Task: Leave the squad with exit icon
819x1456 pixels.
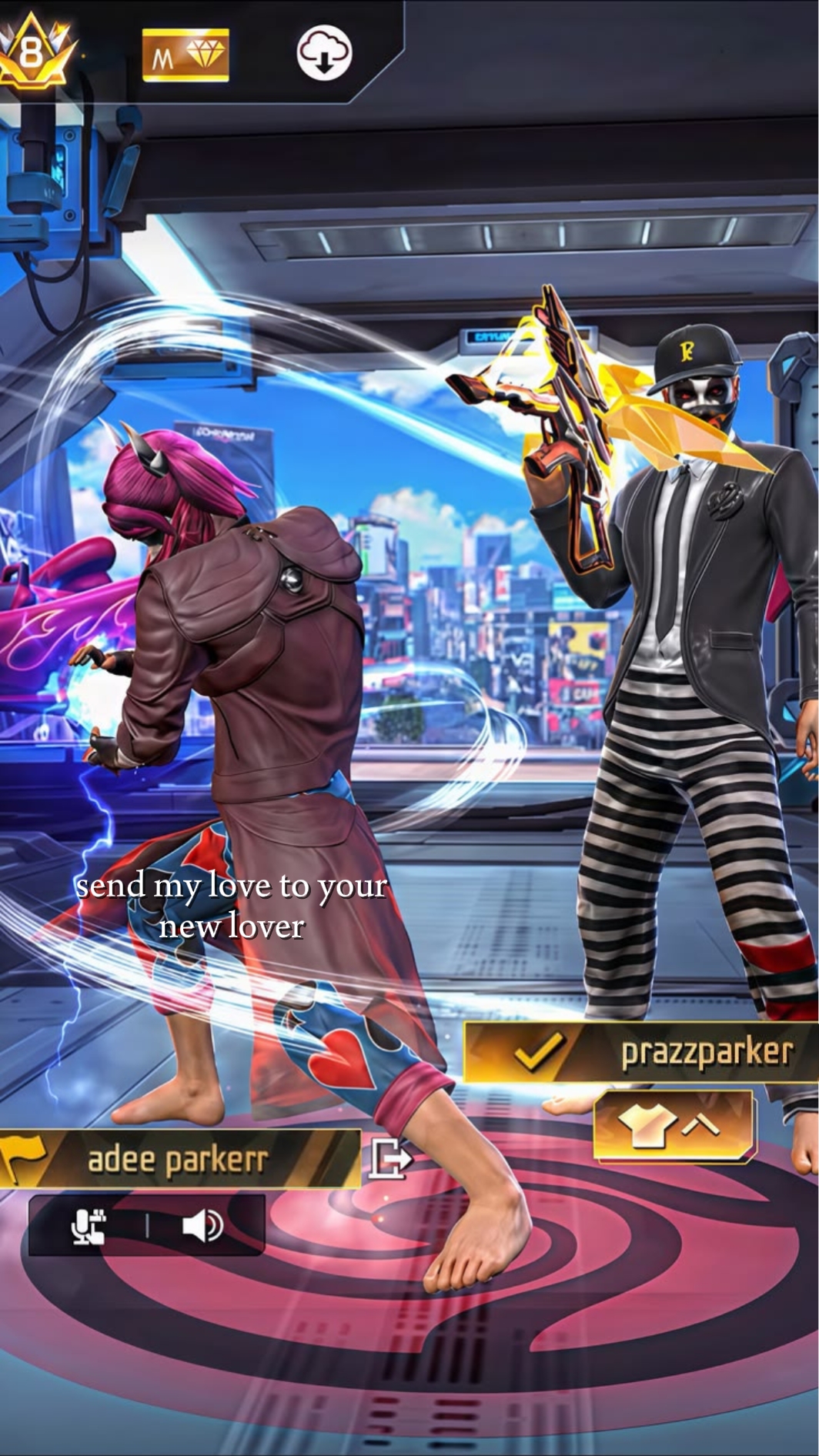Action: pyautogui.click(x=390, y=1157)
